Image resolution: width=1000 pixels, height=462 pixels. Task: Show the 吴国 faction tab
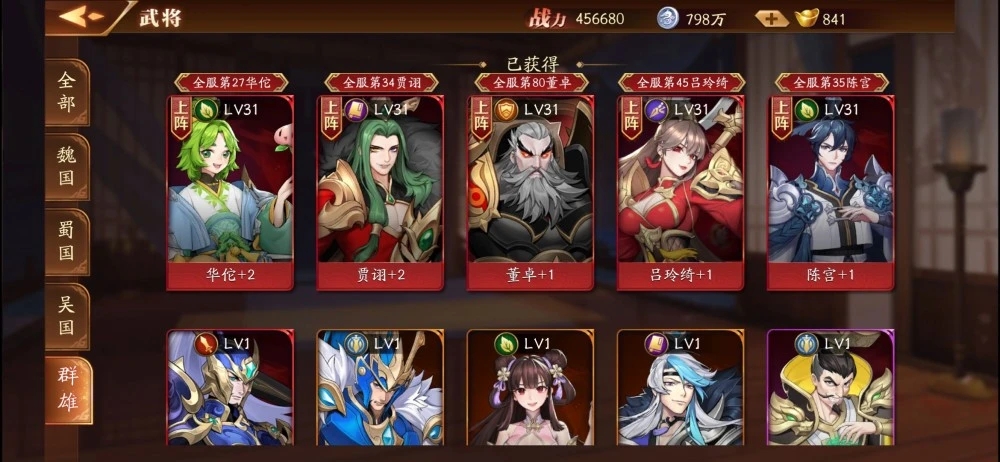point(67,315)
